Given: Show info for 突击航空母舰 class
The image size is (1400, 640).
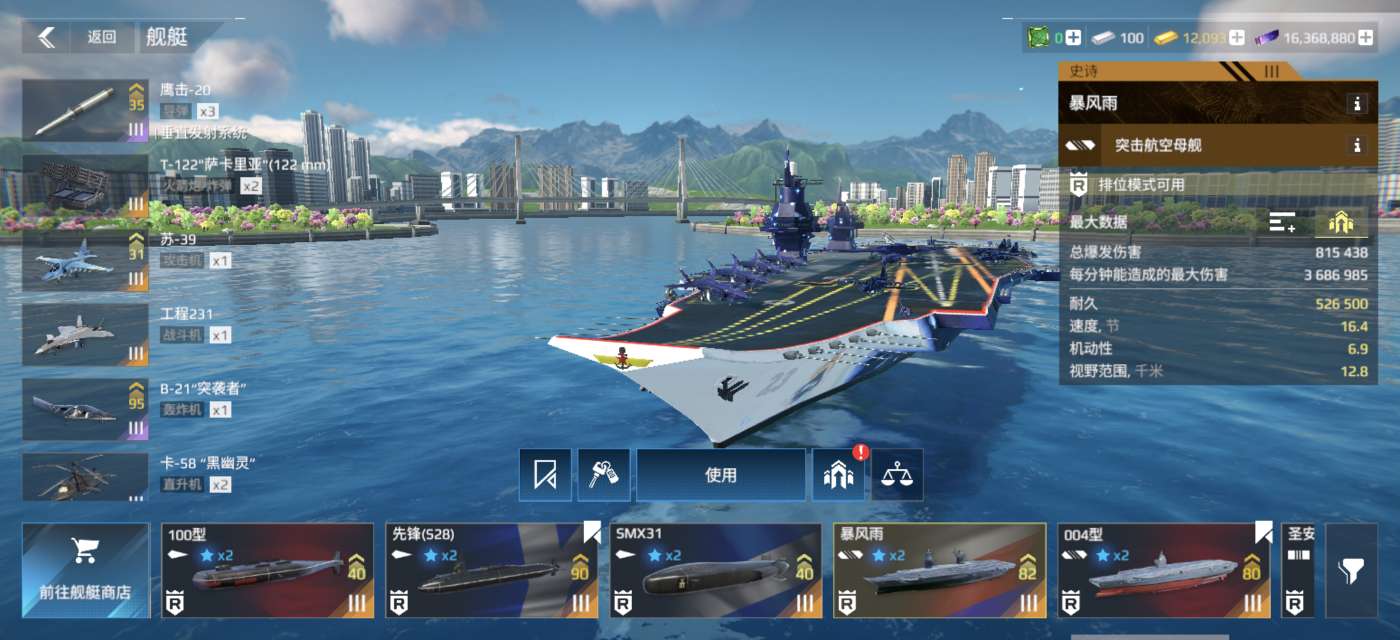Looking at the screenshot, I should pos(1357,145).
